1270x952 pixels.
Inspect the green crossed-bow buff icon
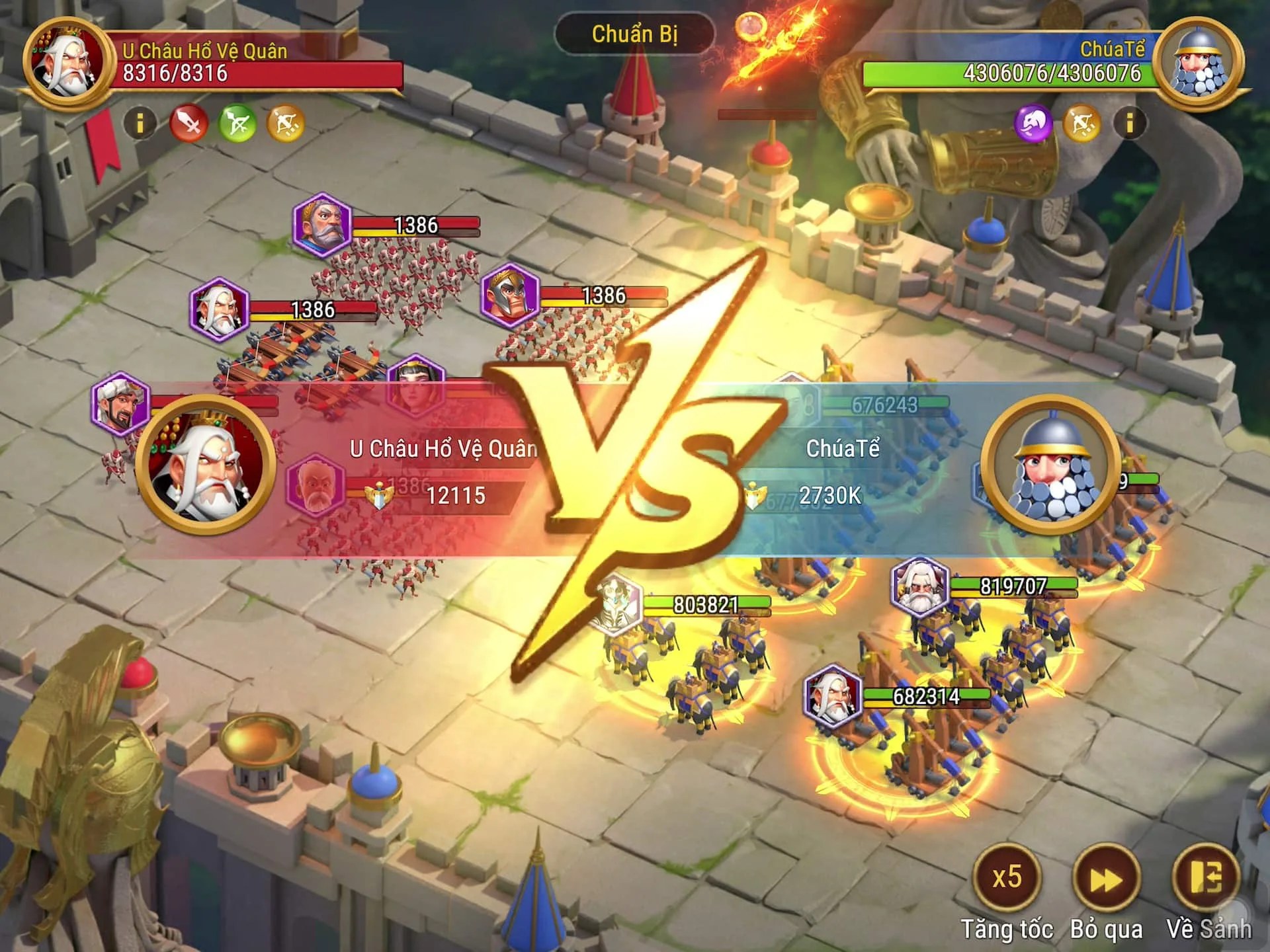[x=237, y=123]
